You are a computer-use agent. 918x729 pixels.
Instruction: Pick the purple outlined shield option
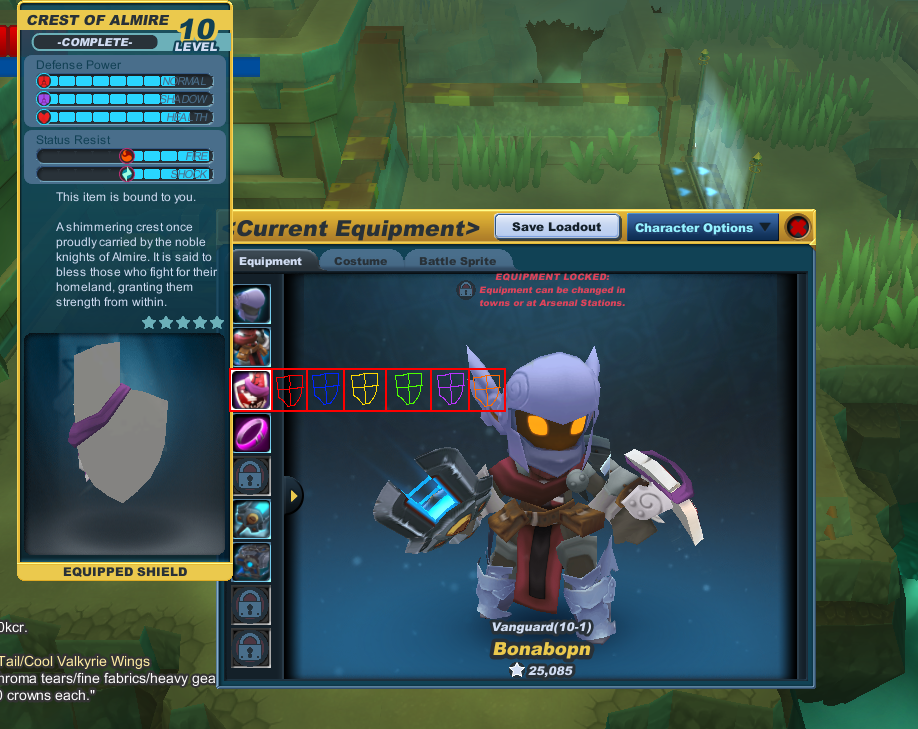(x=450, y=389)
